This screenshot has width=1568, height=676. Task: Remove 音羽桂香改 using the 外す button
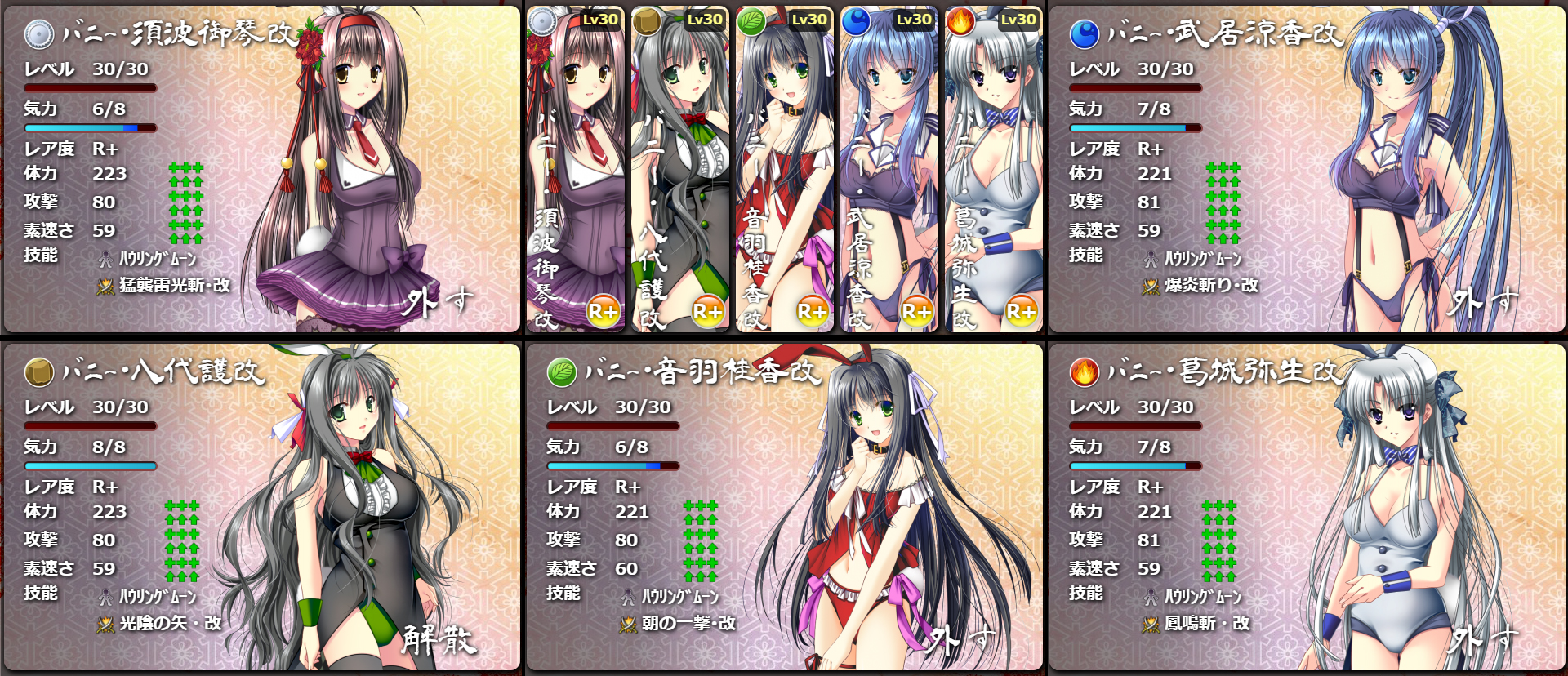[x=960, y=640]
